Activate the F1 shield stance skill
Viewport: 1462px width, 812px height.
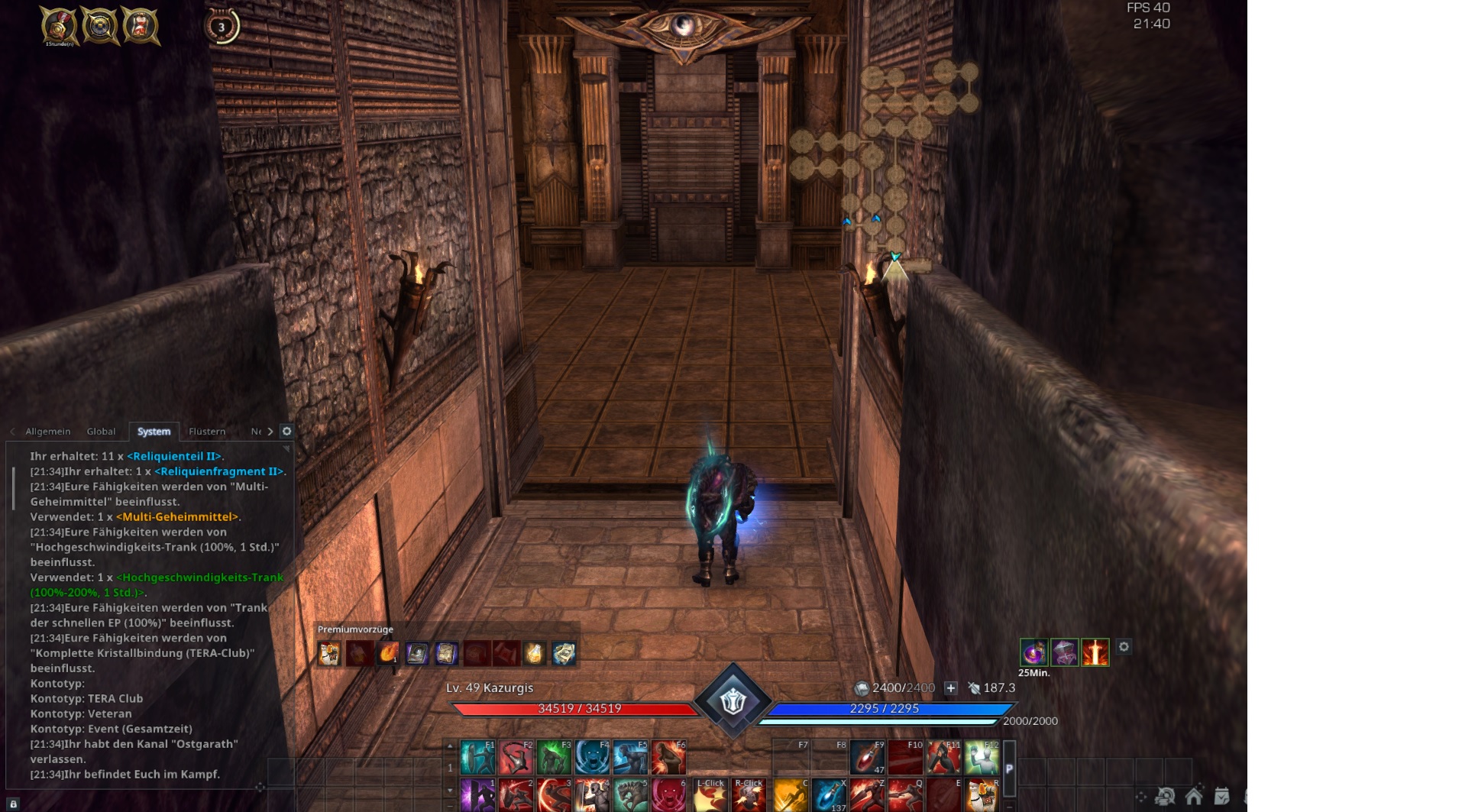click(478, 757)
